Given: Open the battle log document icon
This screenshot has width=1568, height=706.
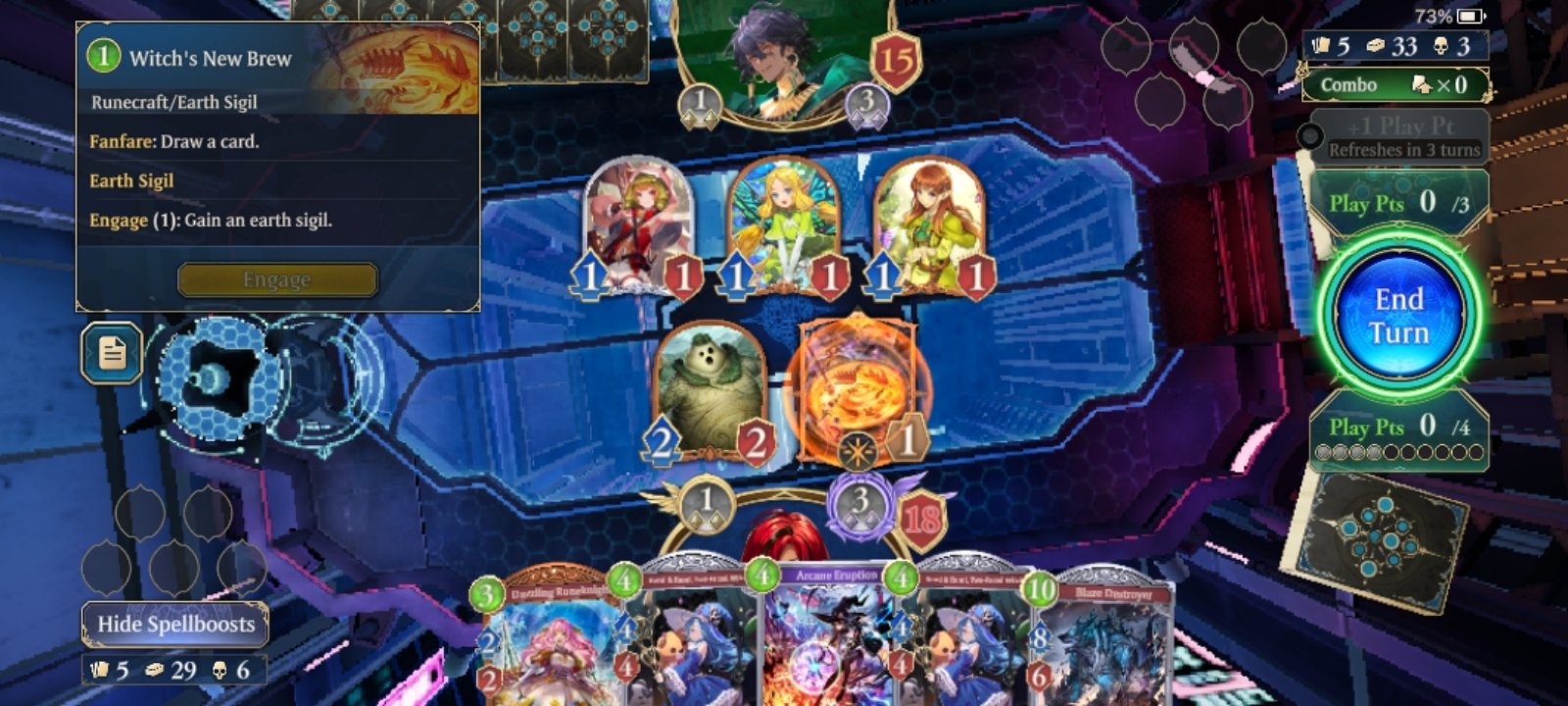Looking at the screenshot, I should pyautogui.click(x=111, y=354).
